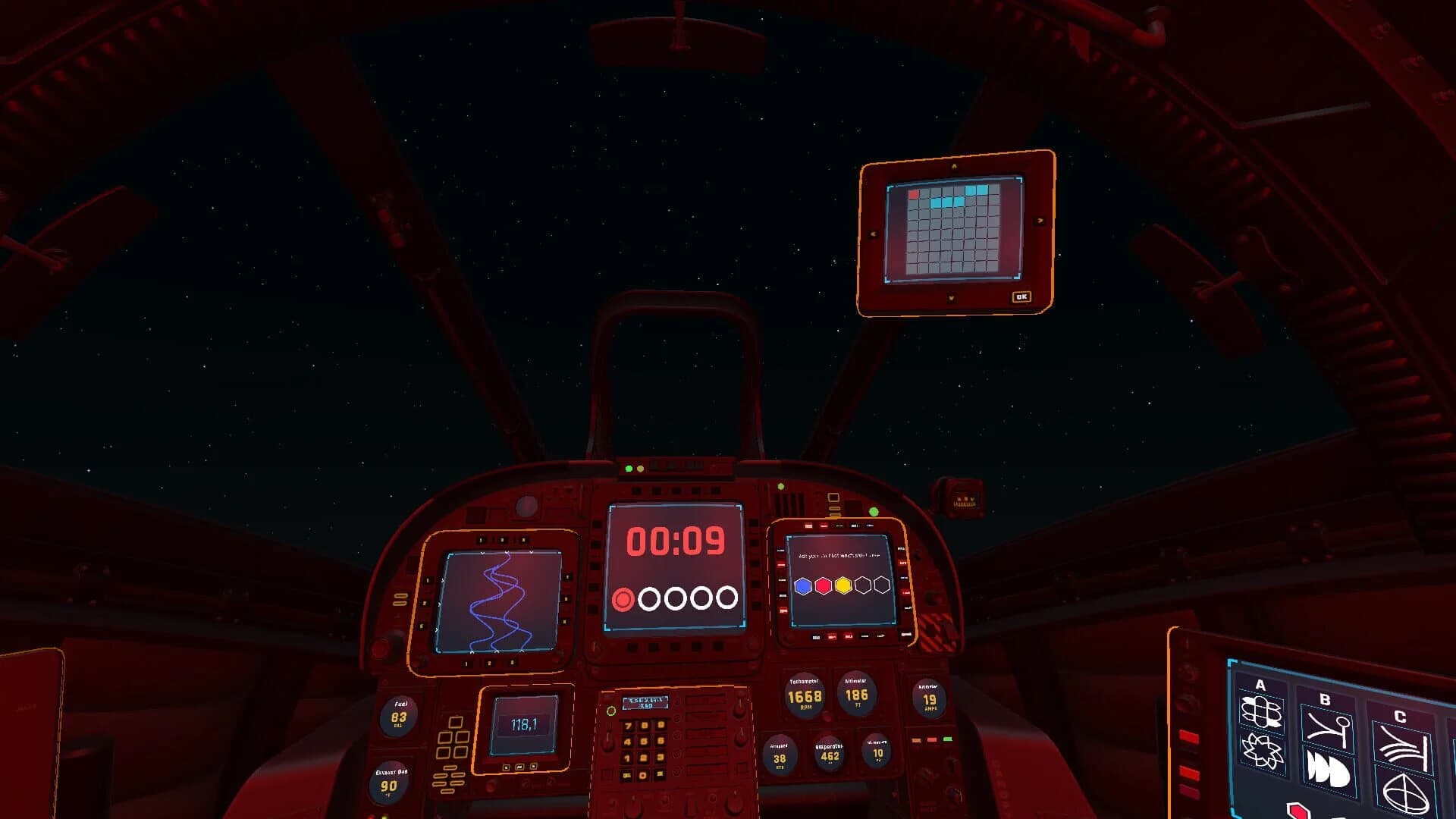Select the flower symbol under column A

click(x=1261, y=753)
